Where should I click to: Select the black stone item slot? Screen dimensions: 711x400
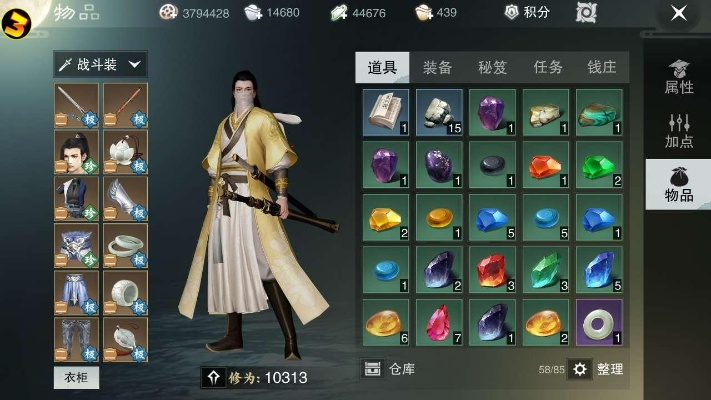(x=492, y=164)
